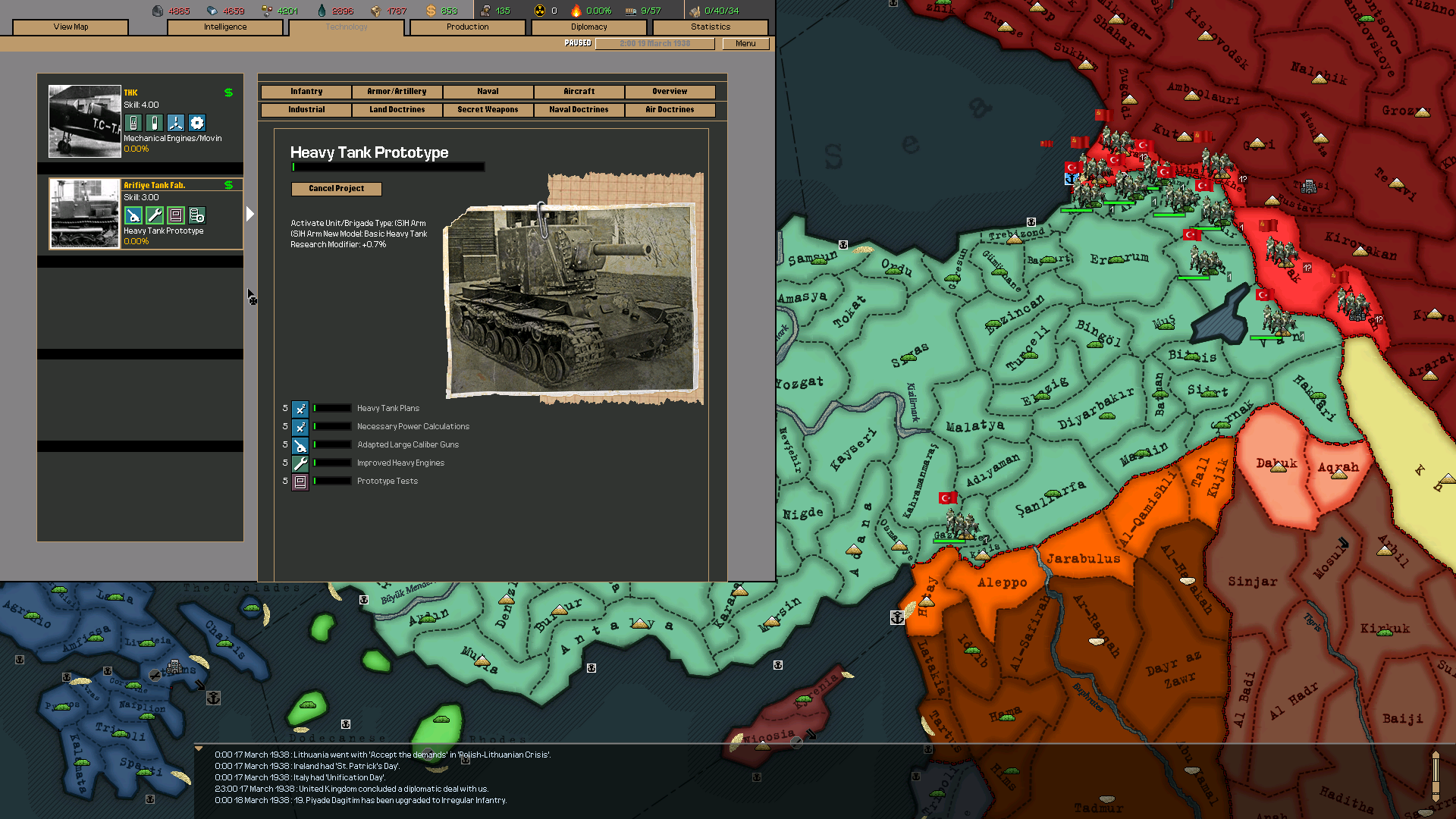The image size is (1456, 819).
Task: Open the Land Doctrines research tab
Action: pyautogui.click(x=397, y=109)
